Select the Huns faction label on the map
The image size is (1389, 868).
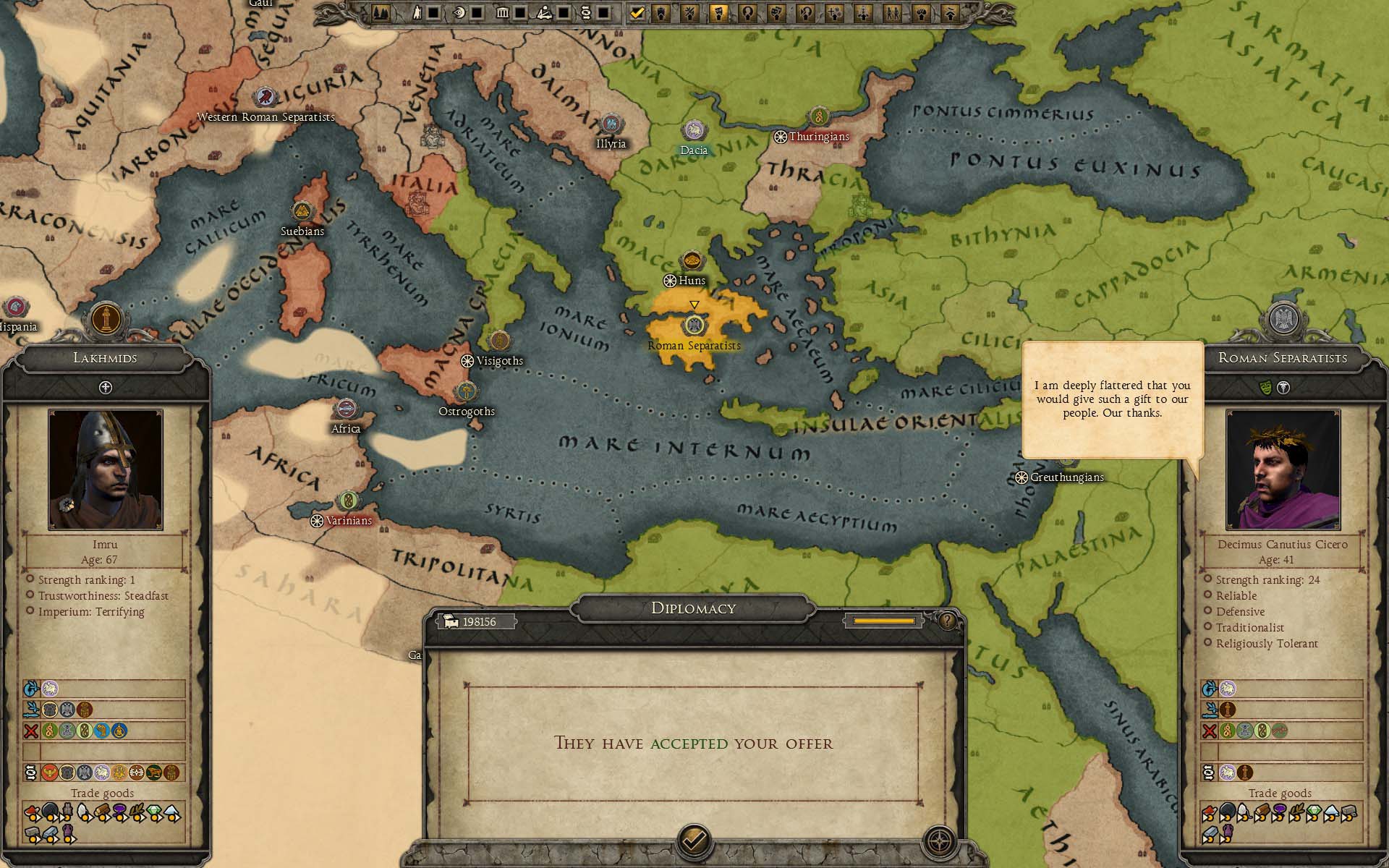[692, 281]
